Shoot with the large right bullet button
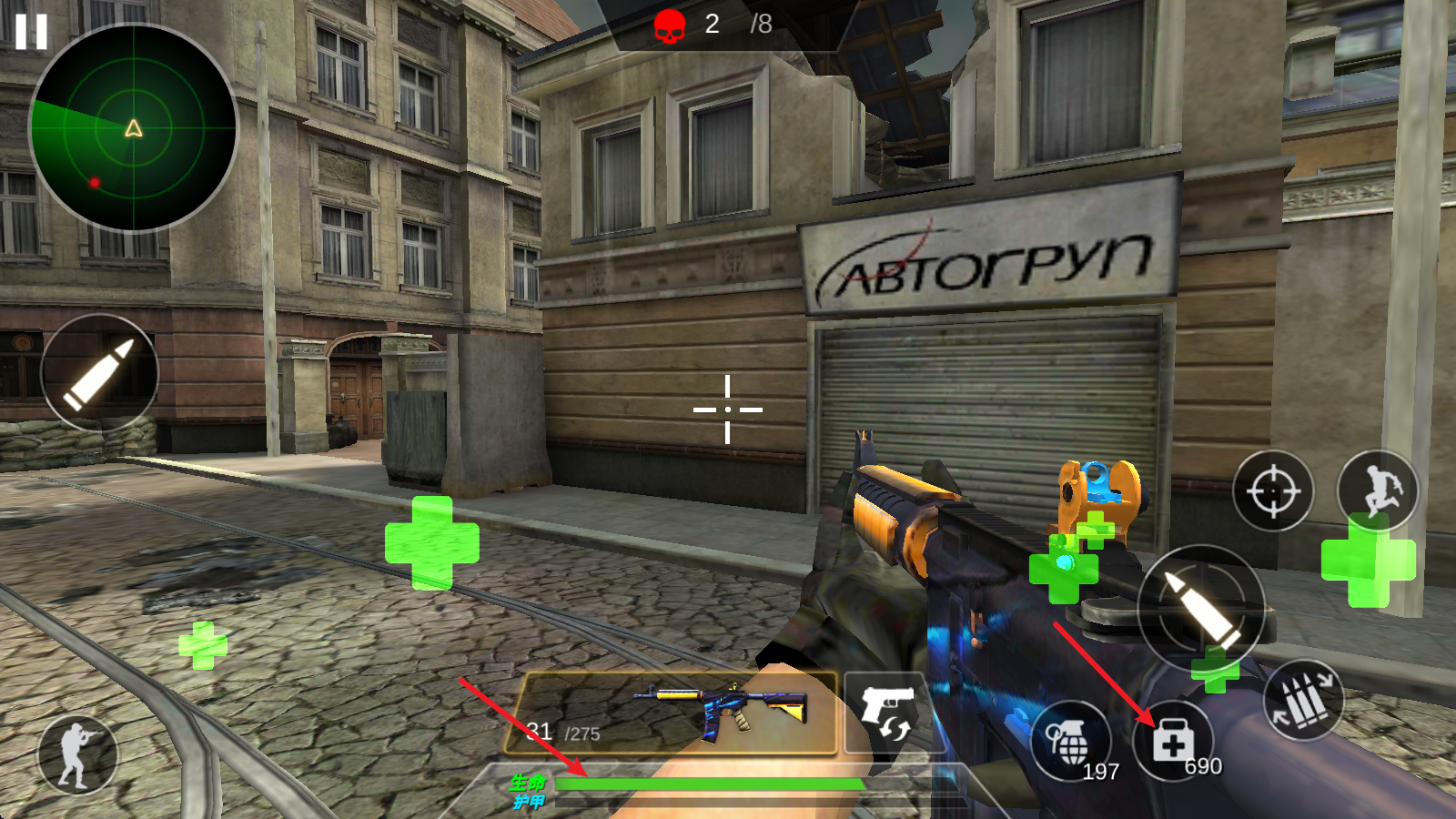The height and width of the screenshot is (819, 1456). coord(1201,608)
